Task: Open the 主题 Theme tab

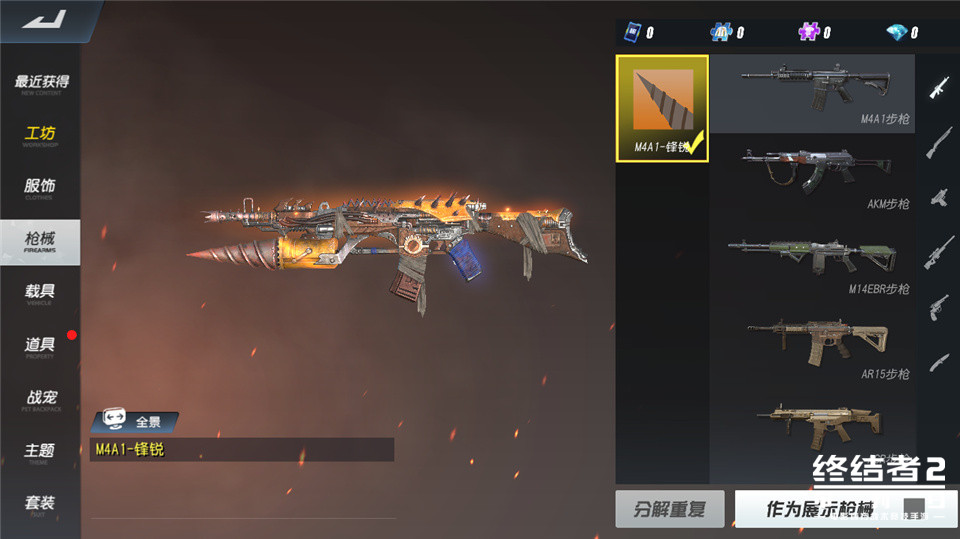Action: pos(41,452)
